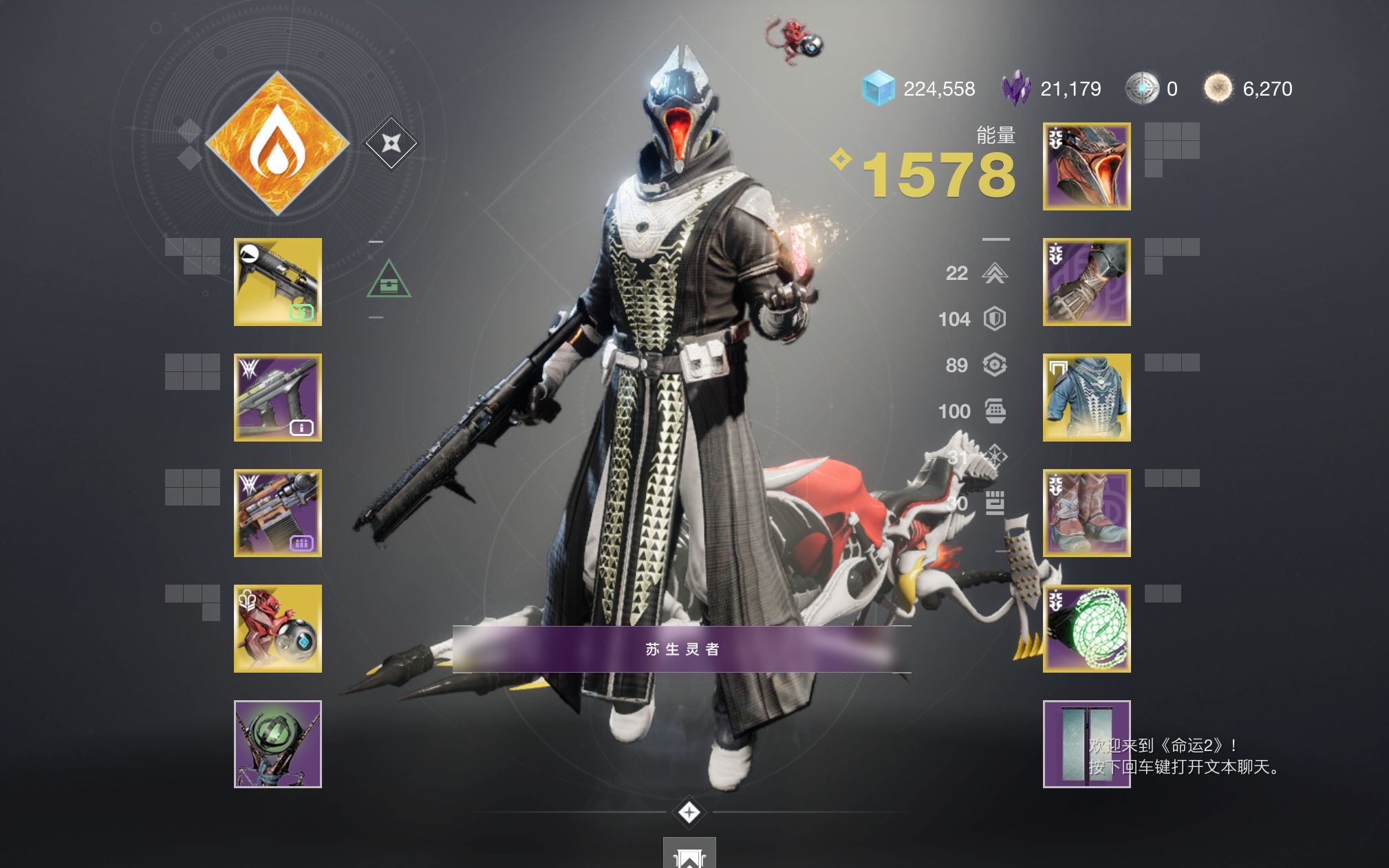Click the small diamond icon beside subclass
1389x868 pixels.
[x=391, y=143]
